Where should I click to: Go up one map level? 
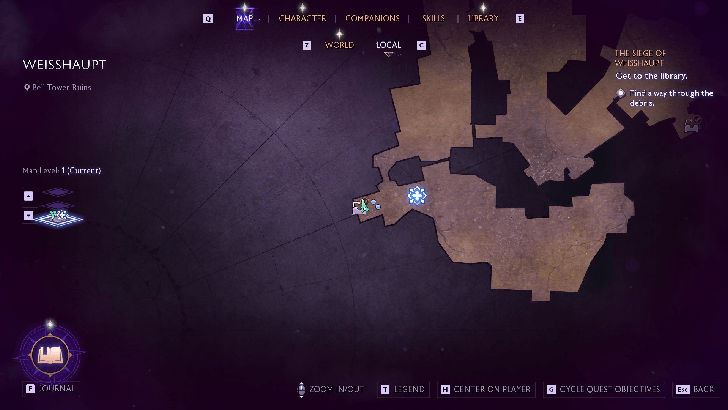point(28,196)
